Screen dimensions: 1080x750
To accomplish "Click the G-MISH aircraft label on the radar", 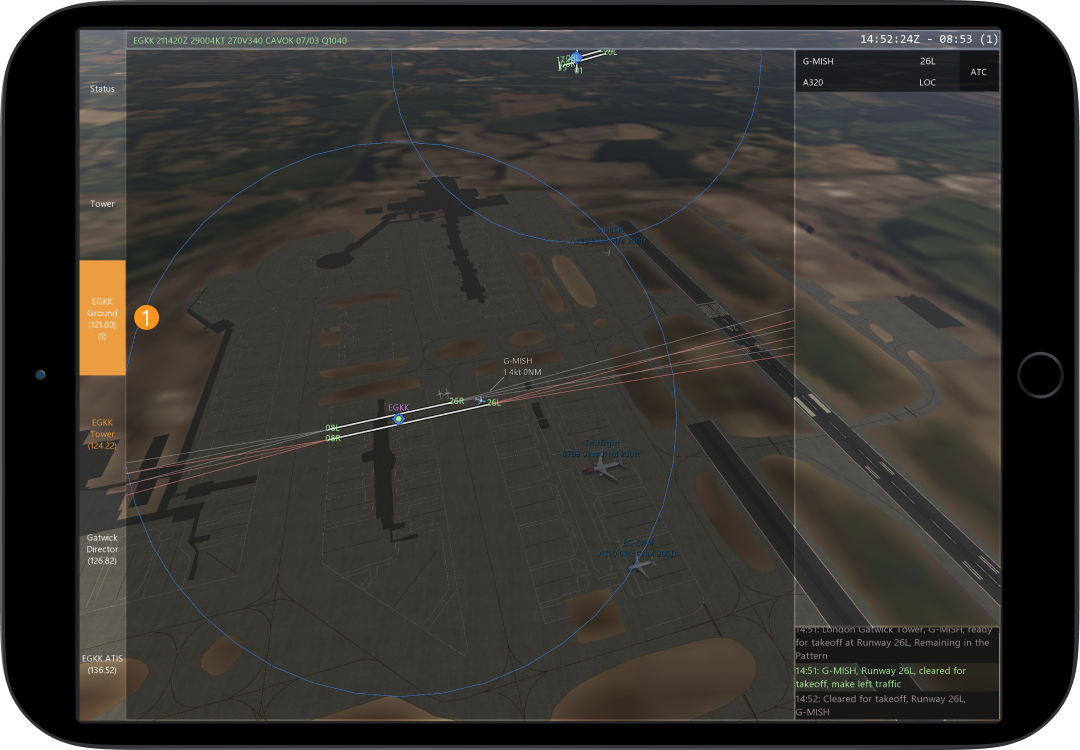I will coord(517,365).
